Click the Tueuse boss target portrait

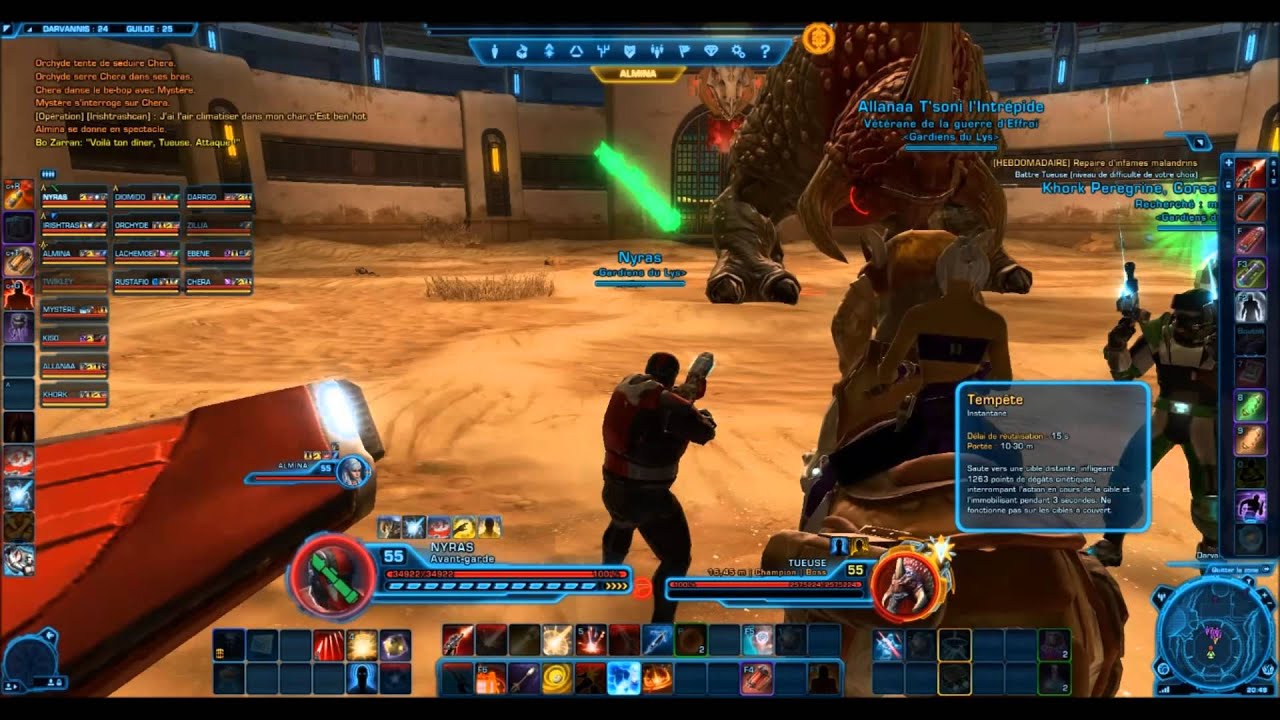tap(906, 584)
